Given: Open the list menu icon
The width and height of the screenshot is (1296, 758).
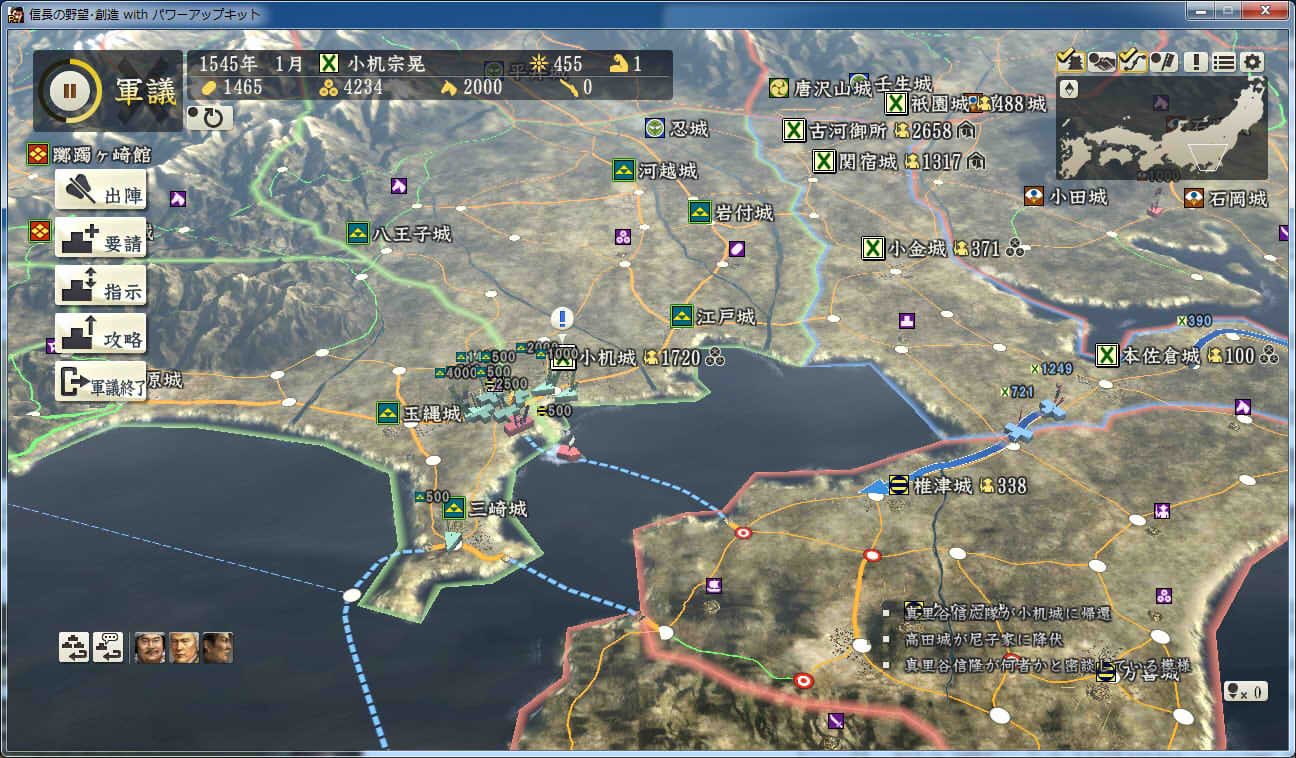Looking at the screenshot, I should pos(1224,62).
